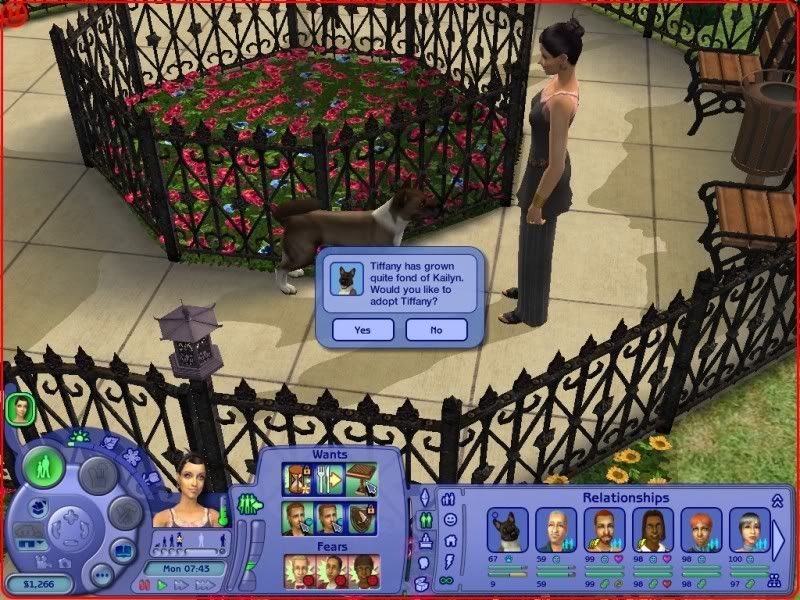This screenshot has height=600, width=800.
Task: Switch to the house icon relationships filter
Action: coord(449,540)
